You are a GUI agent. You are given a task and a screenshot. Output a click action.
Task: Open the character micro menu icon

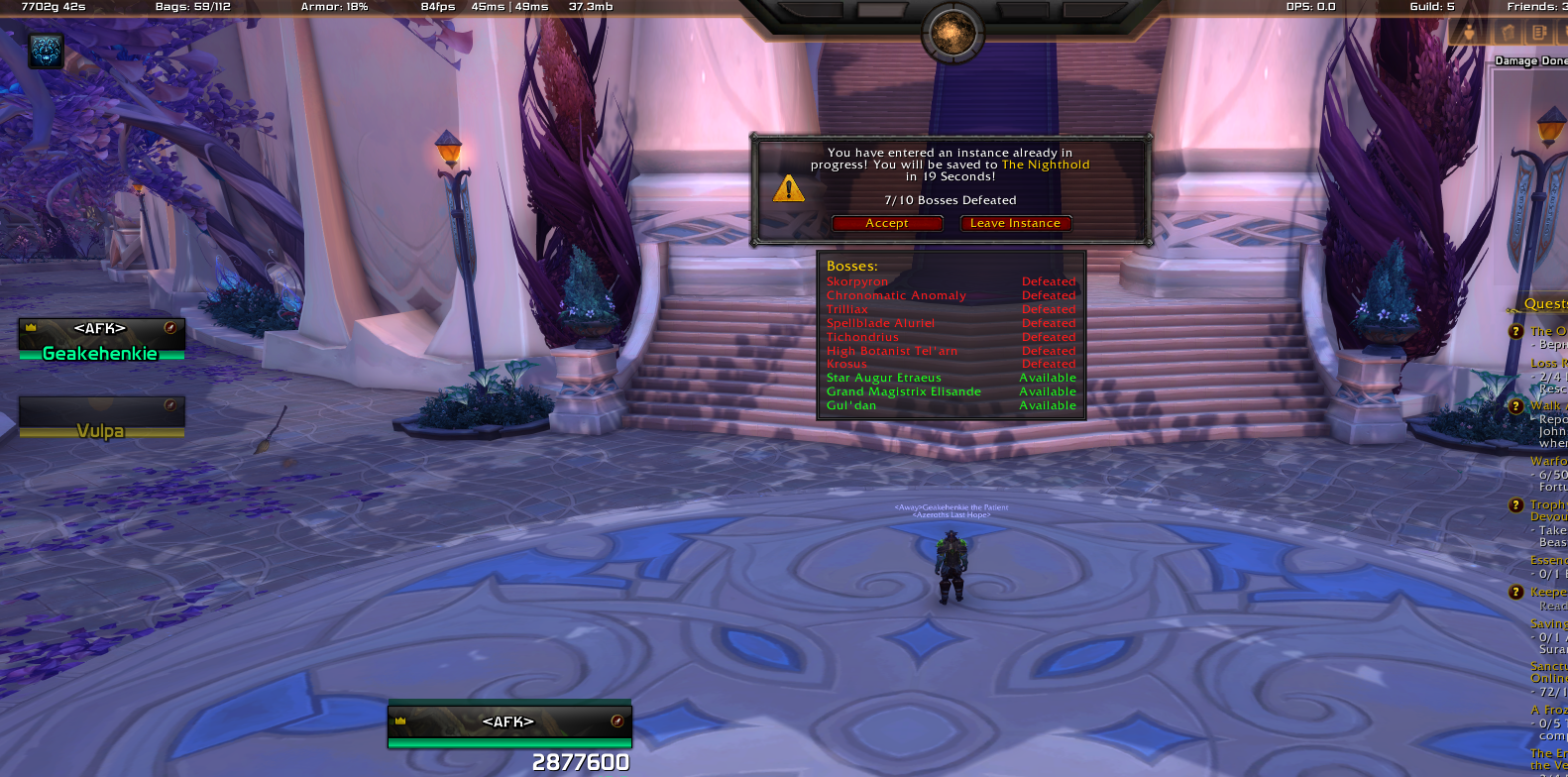tap(1469, 33)
